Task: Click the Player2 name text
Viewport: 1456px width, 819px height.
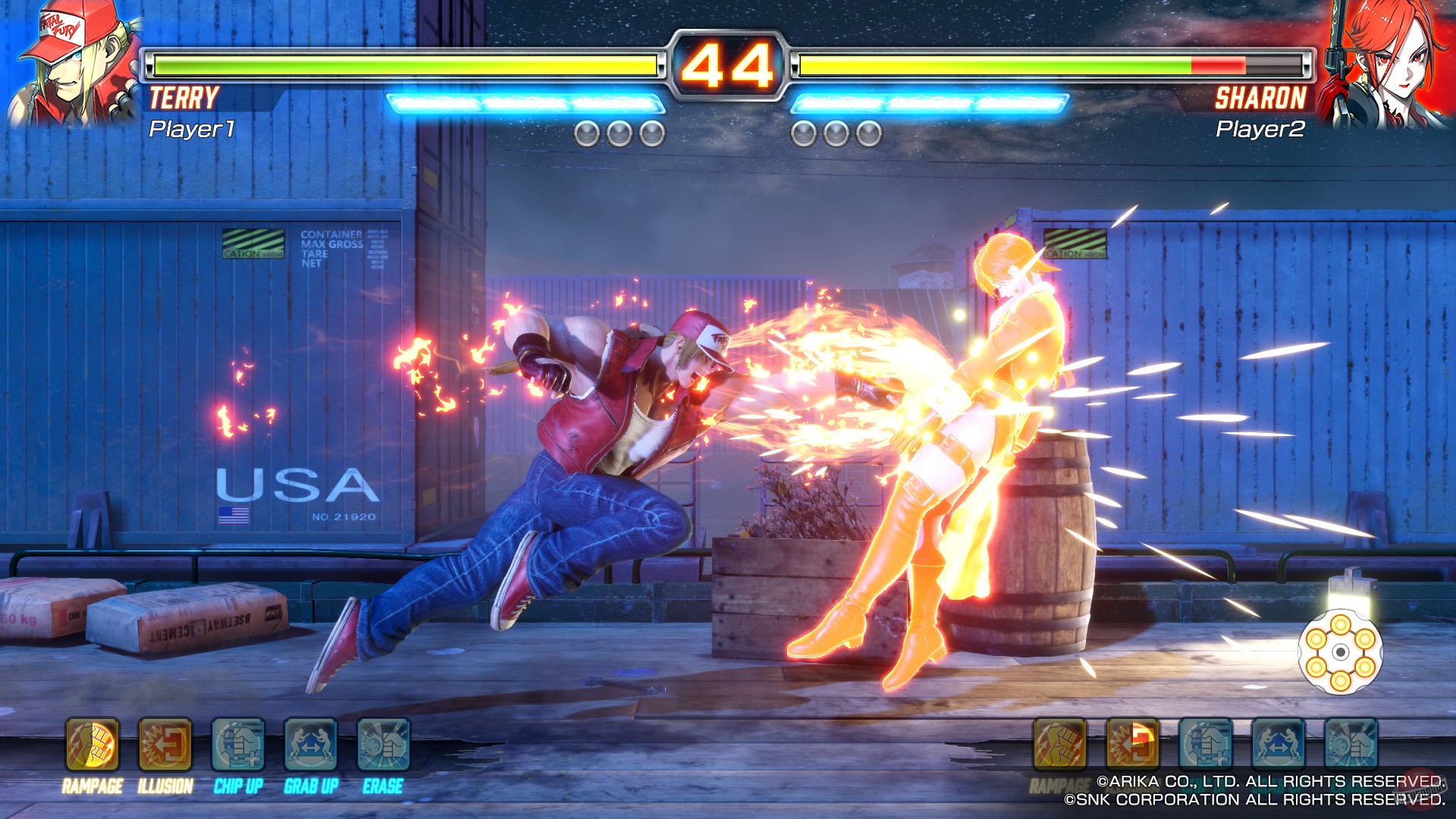Action: pyautogui.click(x=1260, y=130)
